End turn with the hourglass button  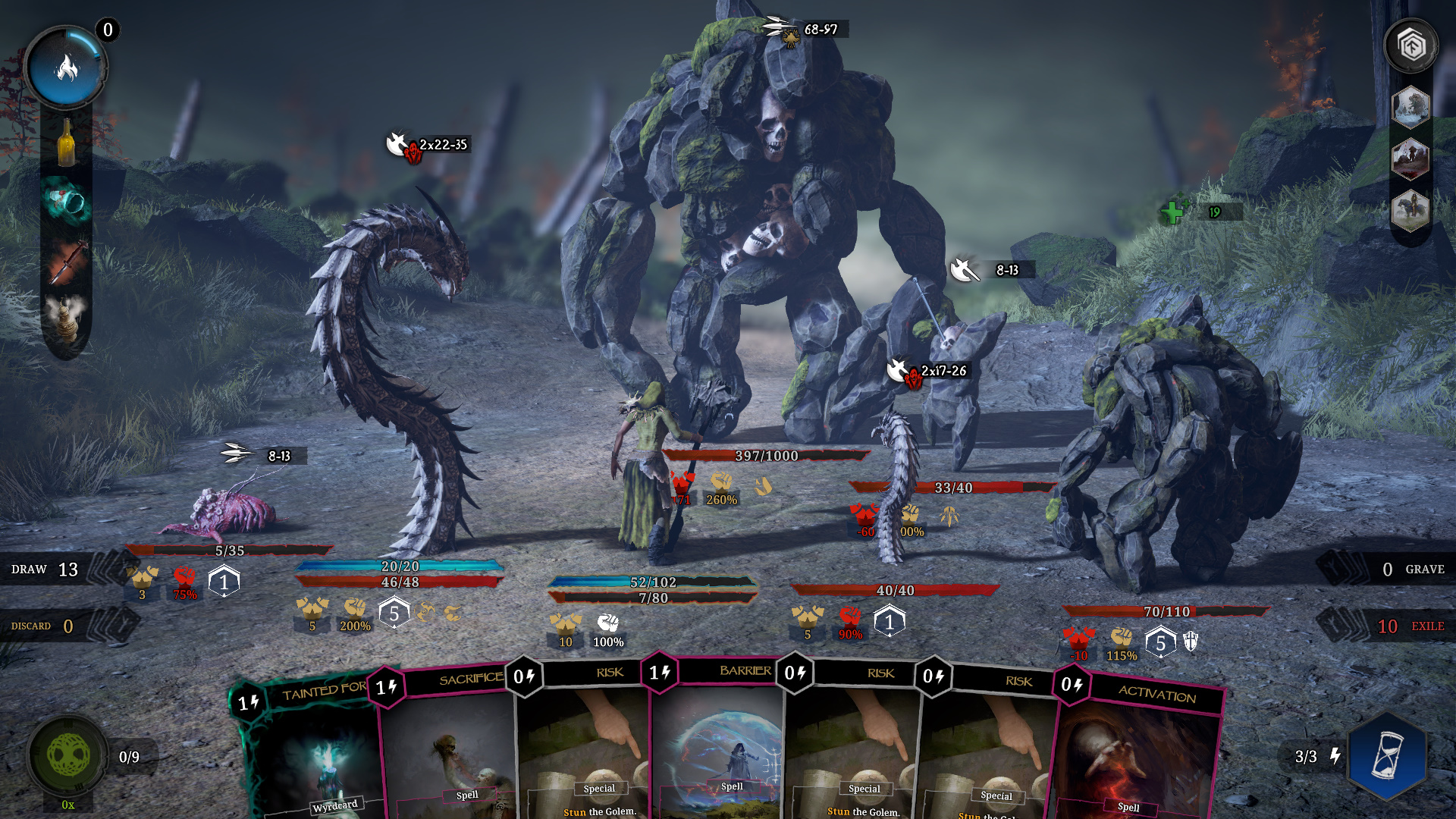[x=1387, y=756]
